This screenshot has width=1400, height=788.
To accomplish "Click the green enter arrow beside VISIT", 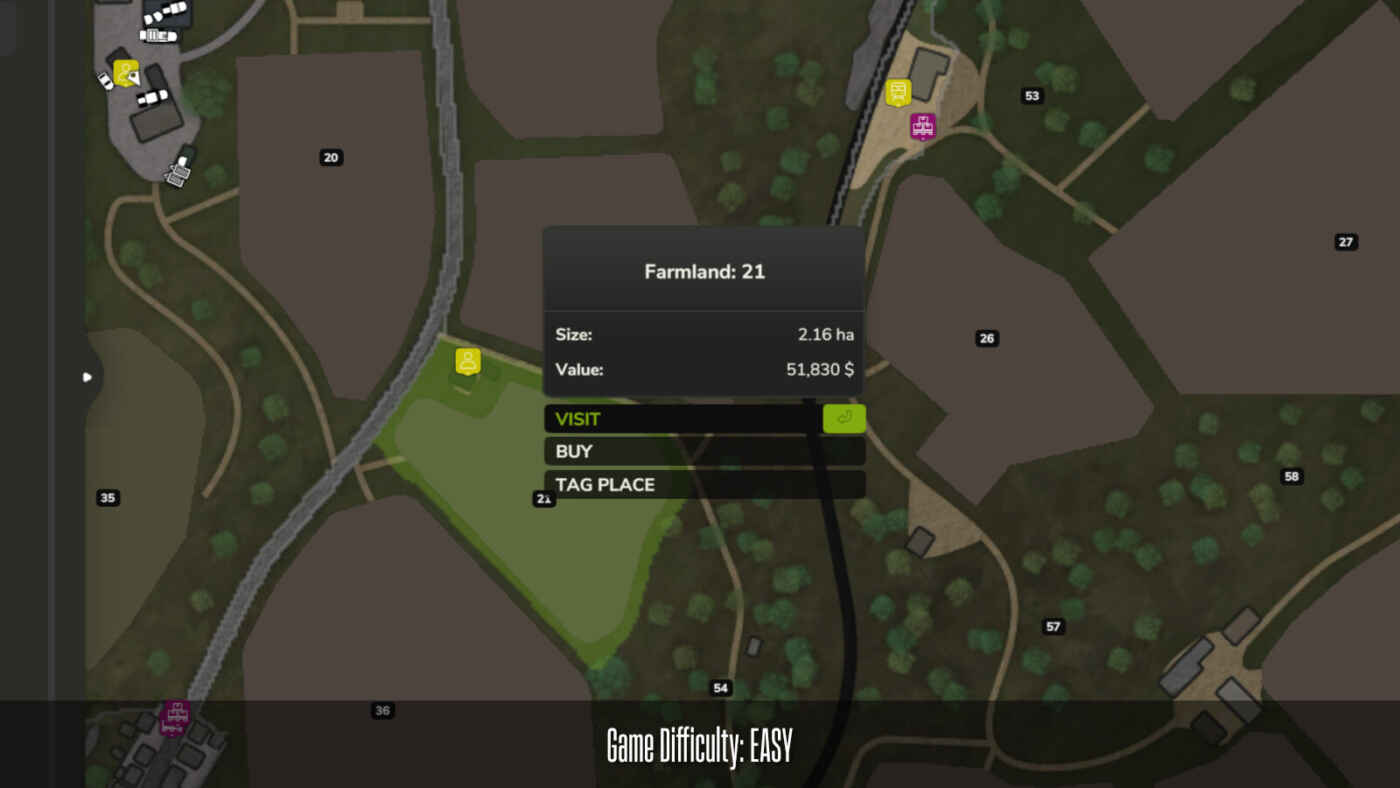I will 842,418.
